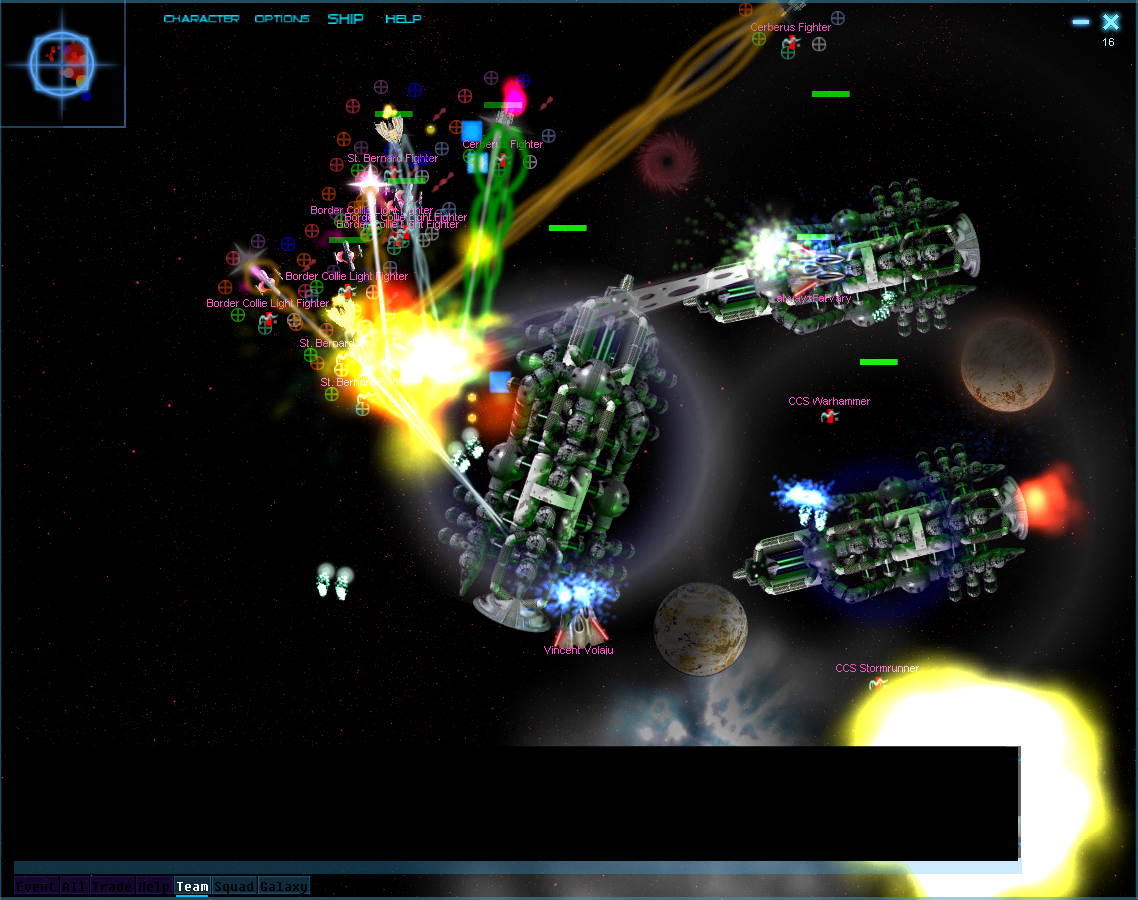This screenshot has width=1138, height=900.
Task: Select the Team chat tab
Action: click(x=192, y=886)
